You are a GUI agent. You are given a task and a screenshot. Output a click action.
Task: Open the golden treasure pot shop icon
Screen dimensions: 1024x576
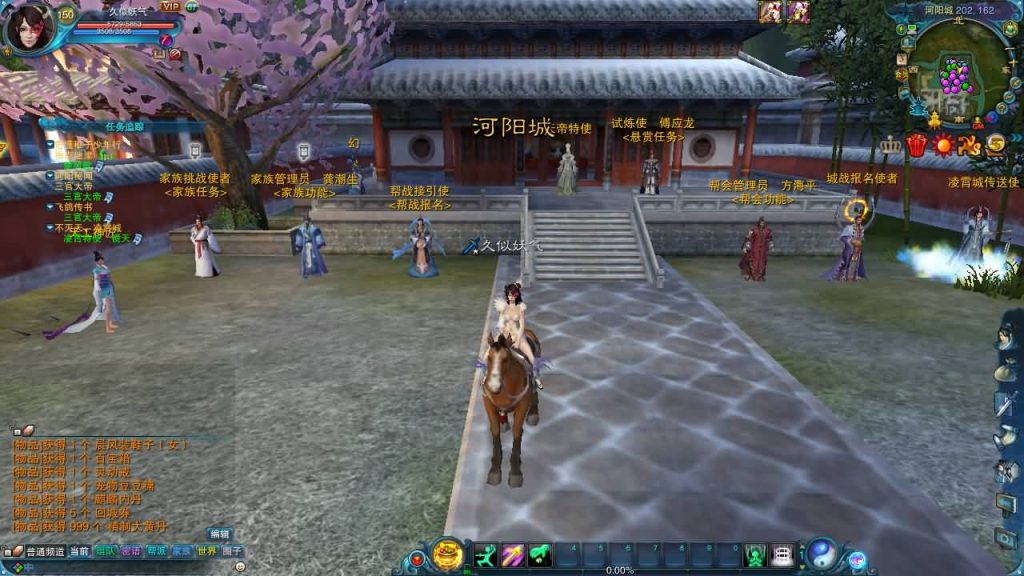pos(448,553)
